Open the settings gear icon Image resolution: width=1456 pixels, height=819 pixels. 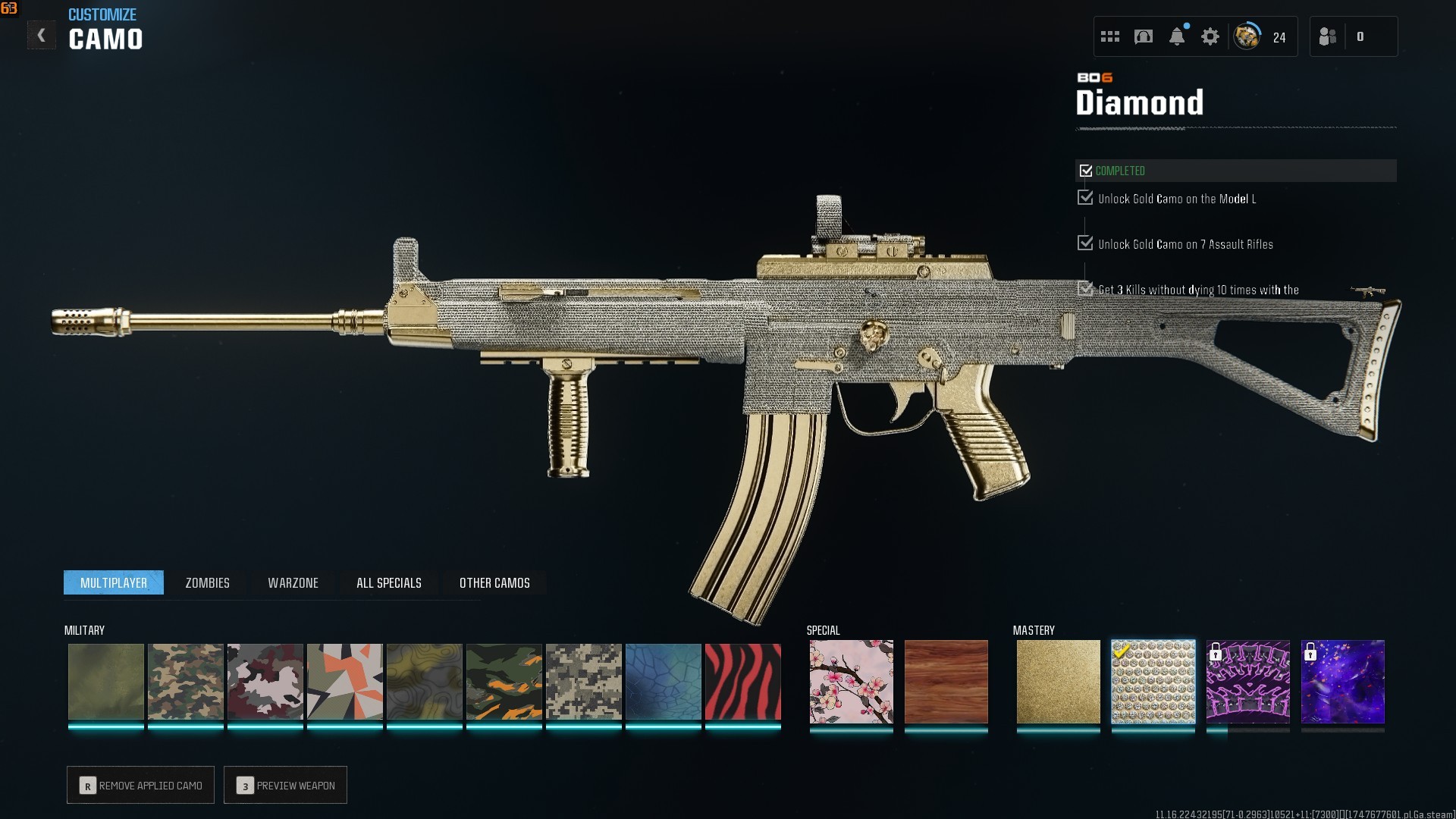1210,36
